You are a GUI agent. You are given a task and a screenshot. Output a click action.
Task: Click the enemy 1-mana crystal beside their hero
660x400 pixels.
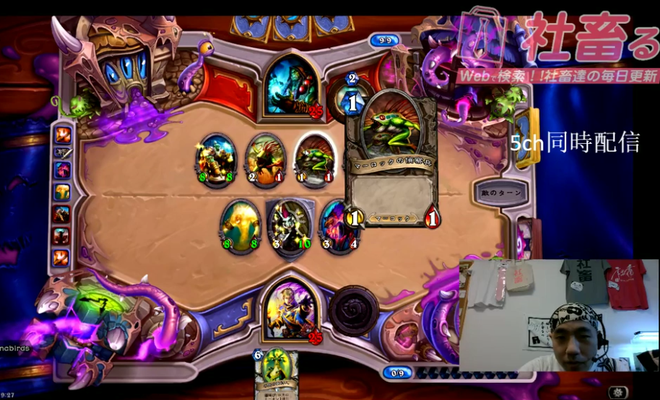(x=353, y=101)
